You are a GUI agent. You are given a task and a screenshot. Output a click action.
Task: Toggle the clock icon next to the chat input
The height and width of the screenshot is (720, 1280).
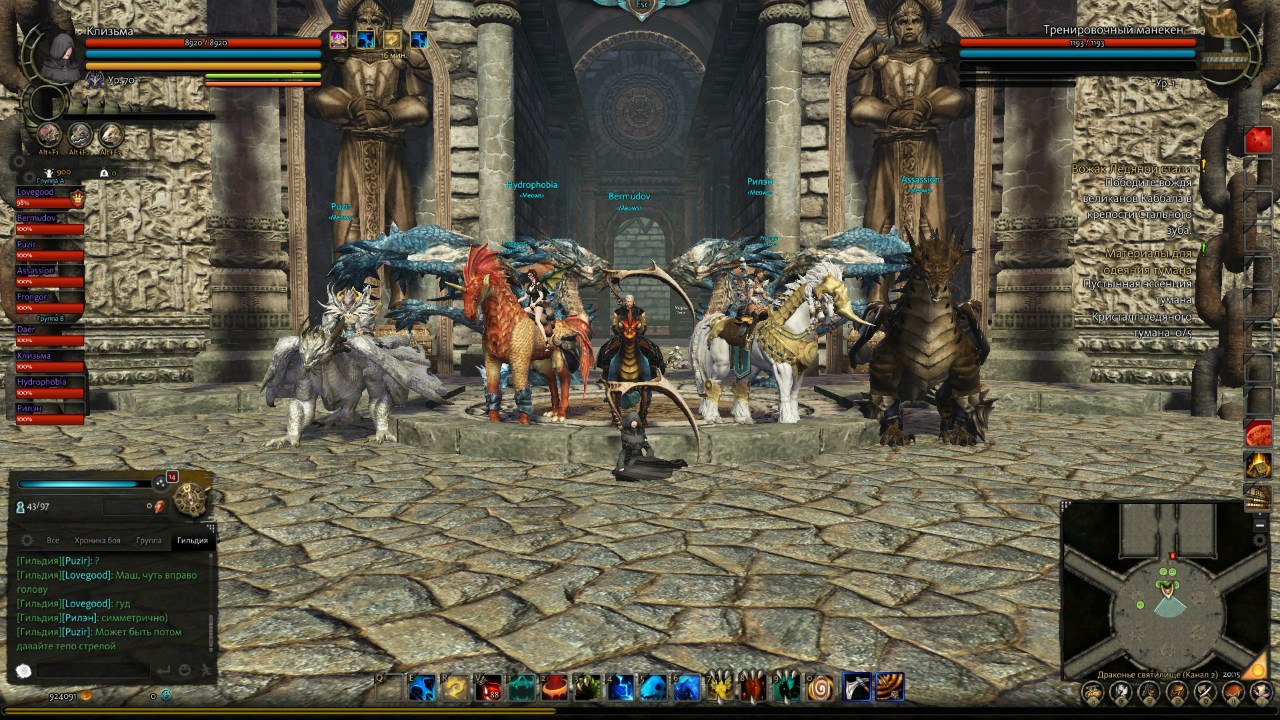[23, 670]
